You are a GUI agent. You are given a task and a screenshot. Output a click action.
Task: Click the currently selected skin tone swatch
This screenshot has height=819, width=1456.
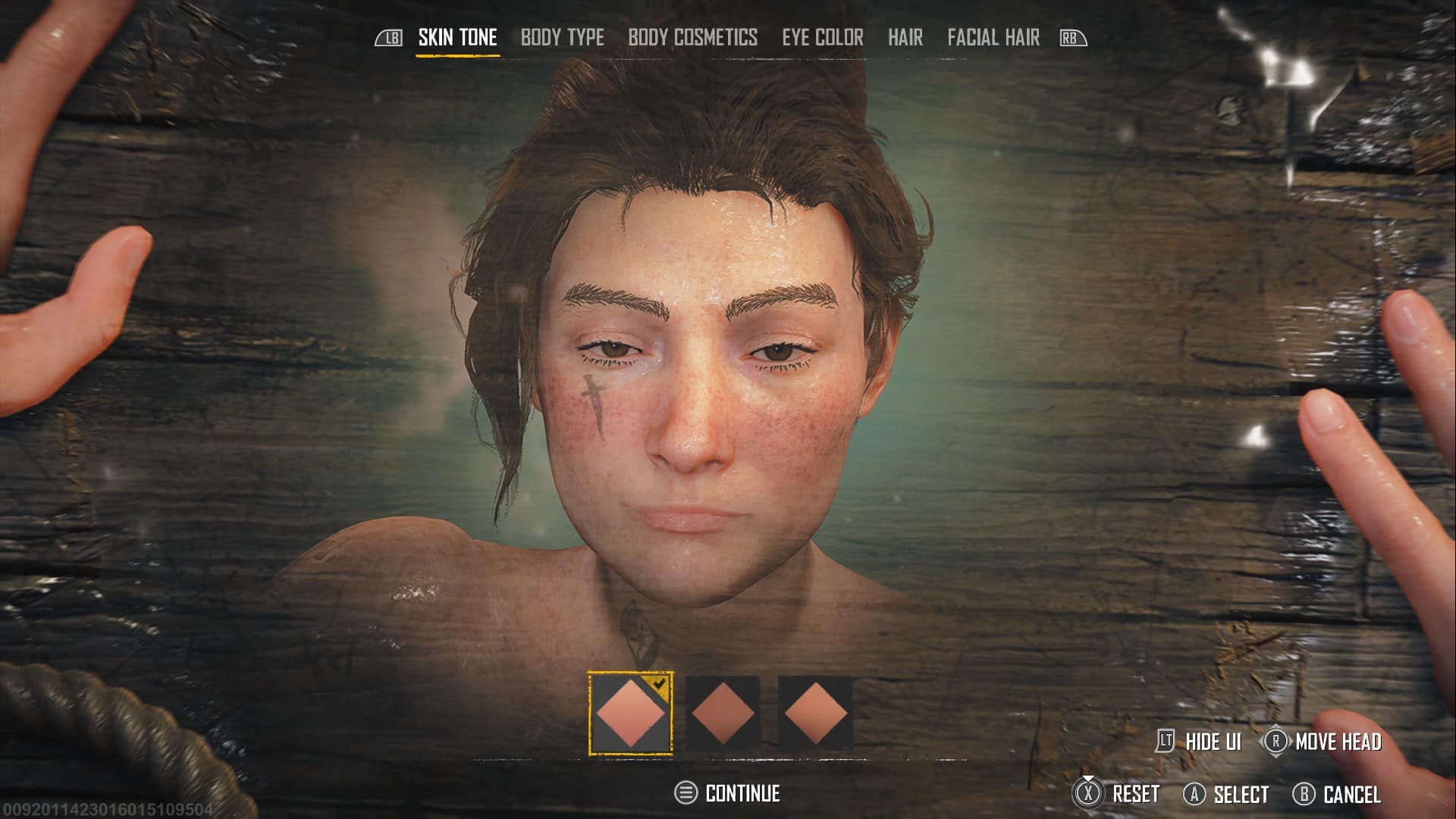[631, 711]
